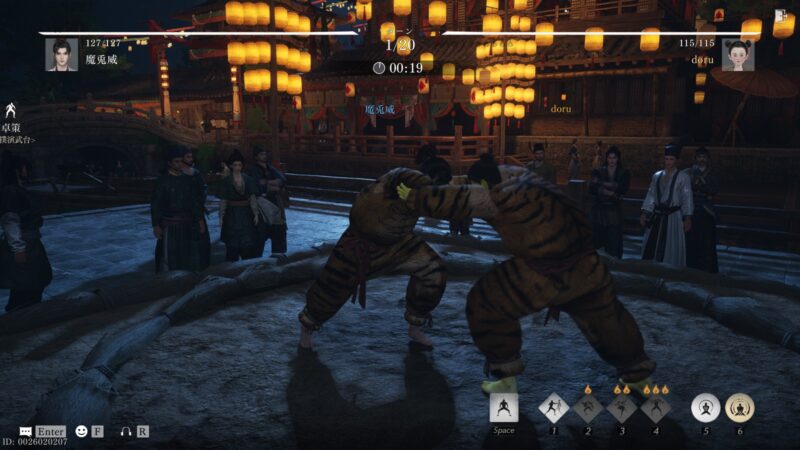Viewport: 800px width, 450px height.
Task: Select the one-flame skill in slot 2
Action: (588, 408)
